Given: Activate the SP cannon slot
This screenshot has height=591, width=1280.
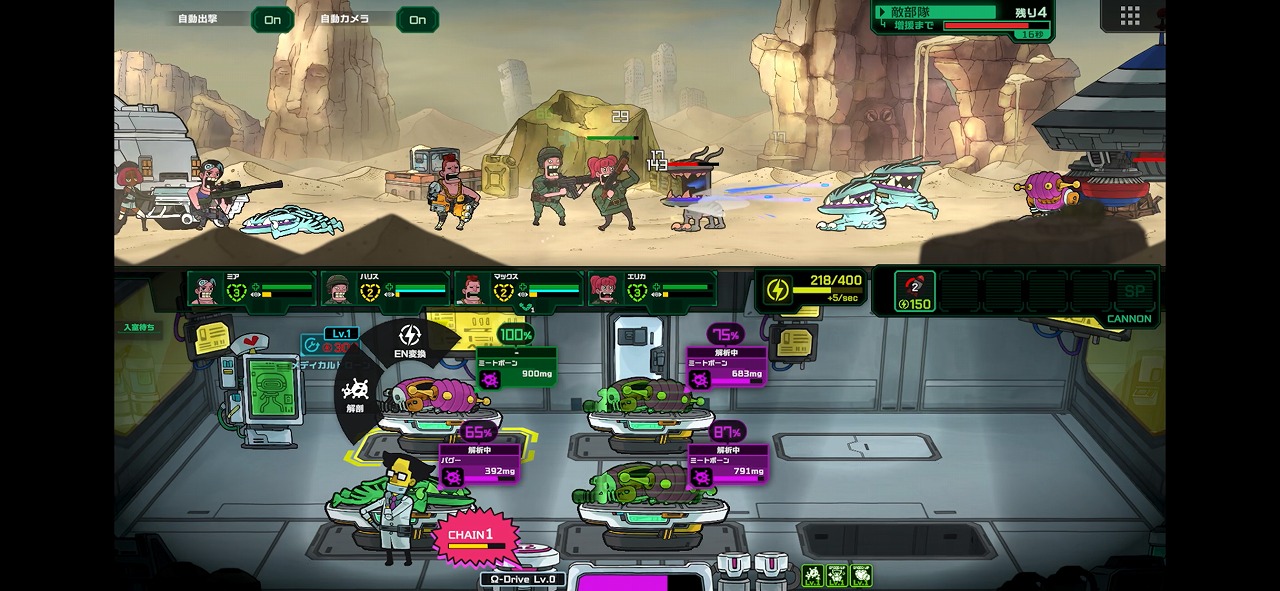Looking at the screenshot, I should click(x=1134, y=291).
